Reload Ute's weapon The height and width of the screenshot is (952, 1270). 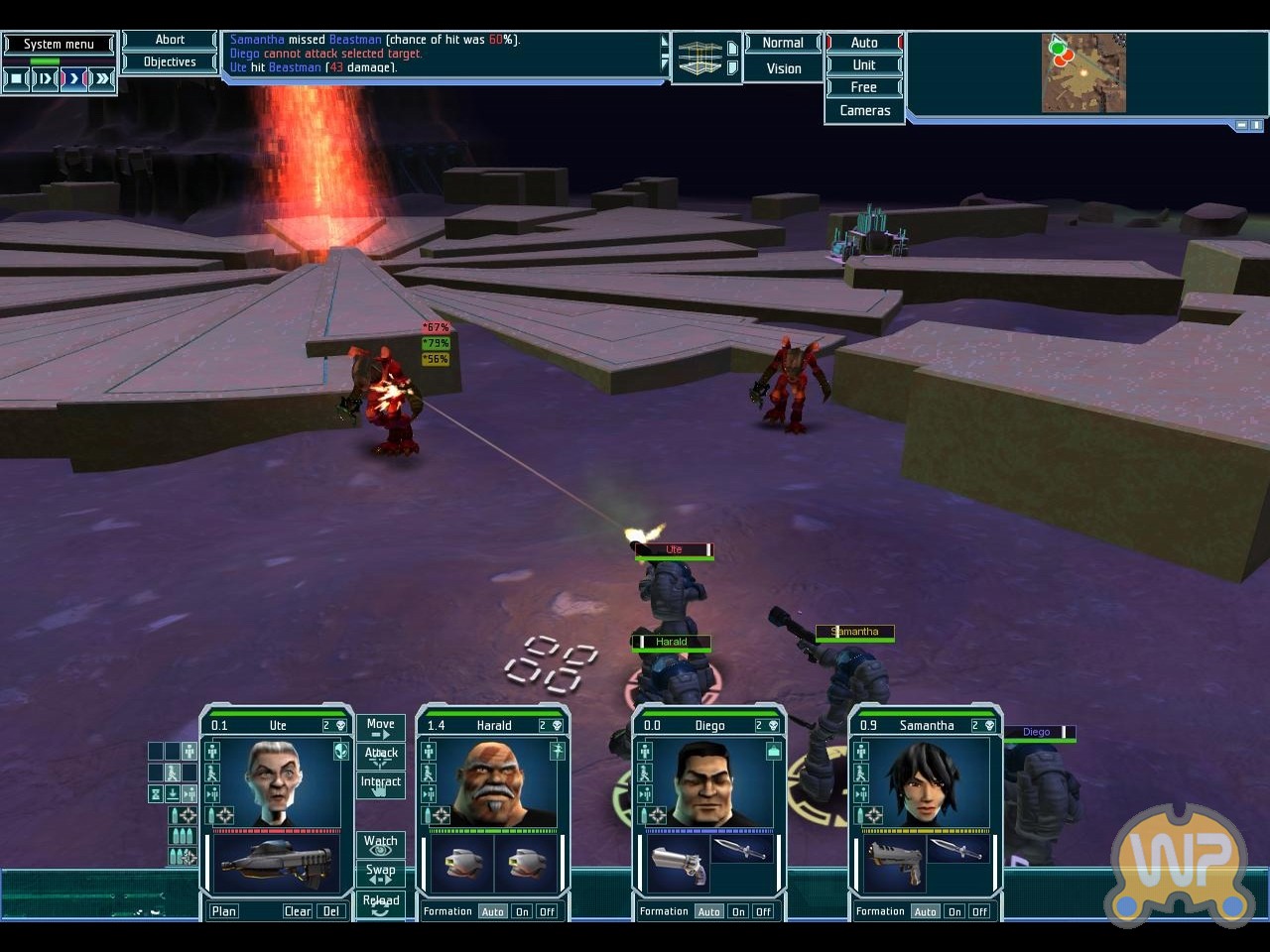380,903
